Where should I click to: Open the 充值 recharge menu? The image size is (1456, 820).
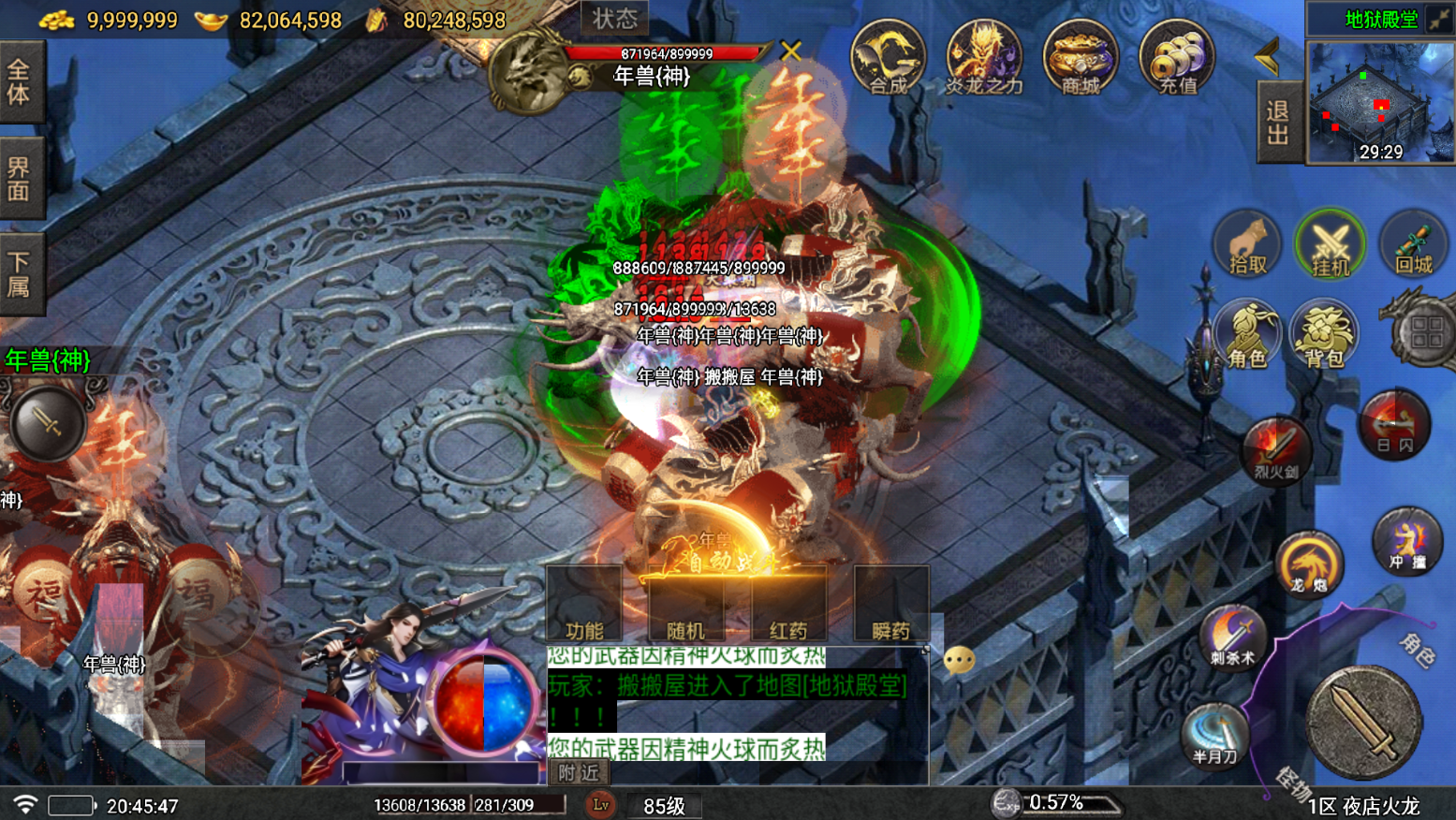(1177, 58)
